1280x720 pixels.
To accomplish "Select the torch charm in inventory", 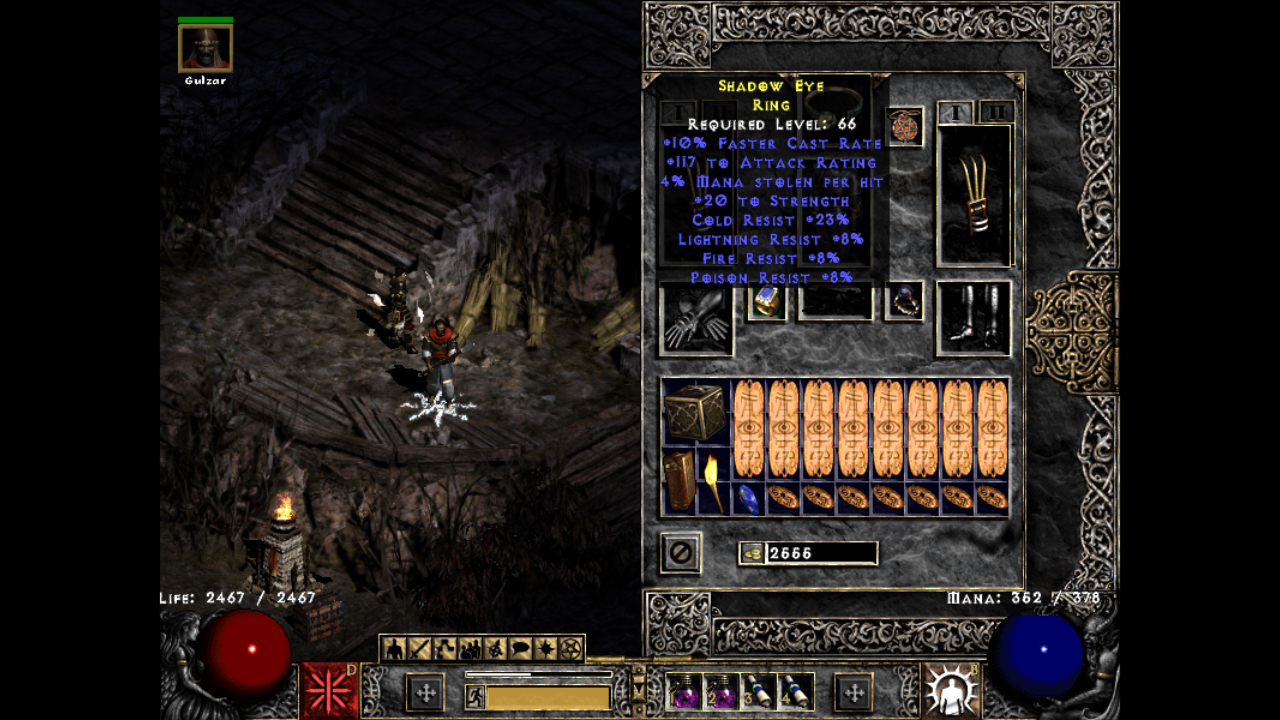I will pyautogui.click(x=713, y=482).
